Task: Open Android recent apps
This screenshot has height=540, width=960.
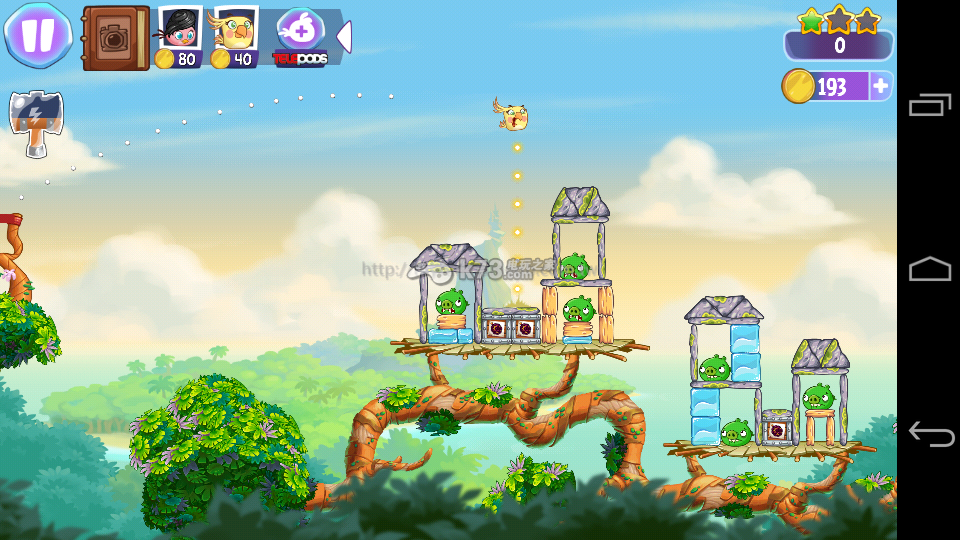Action: pyautogui.click(x=929, y=104)
